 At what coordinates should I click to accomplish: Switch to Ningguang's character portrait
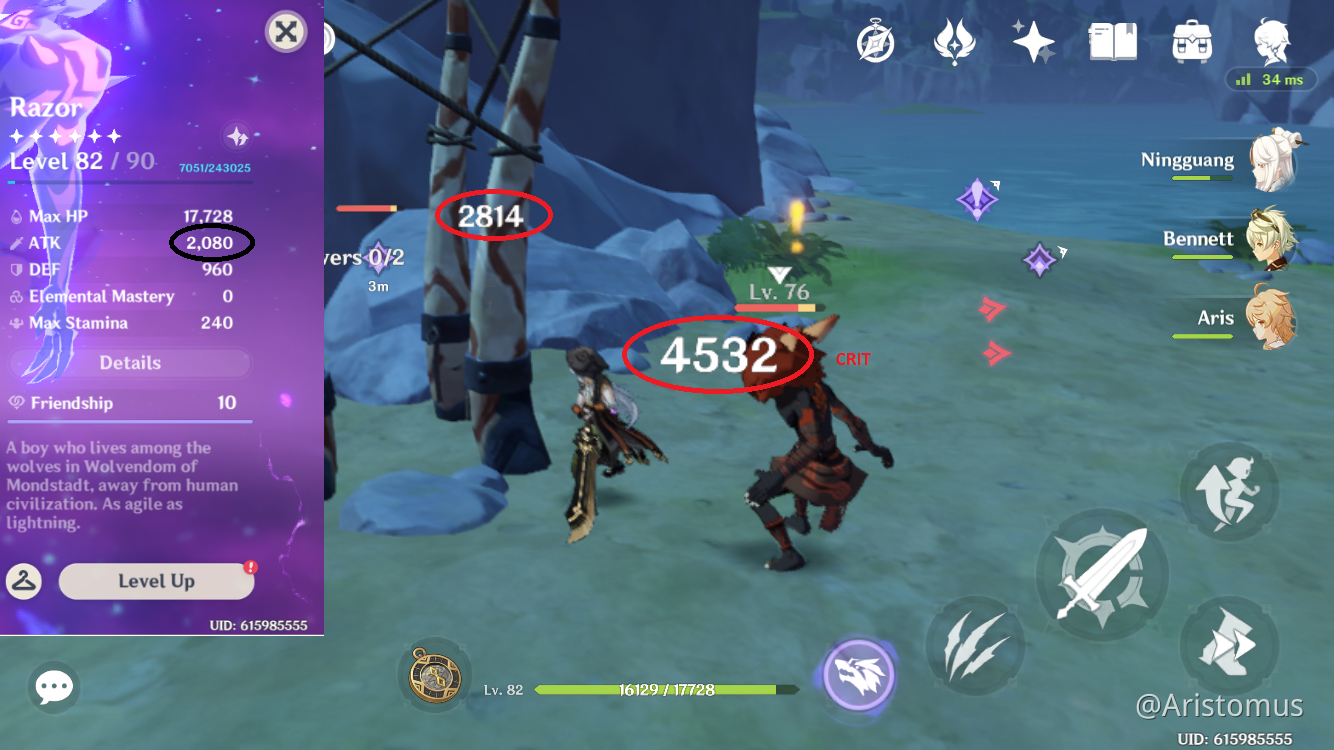pos(1272,158)
